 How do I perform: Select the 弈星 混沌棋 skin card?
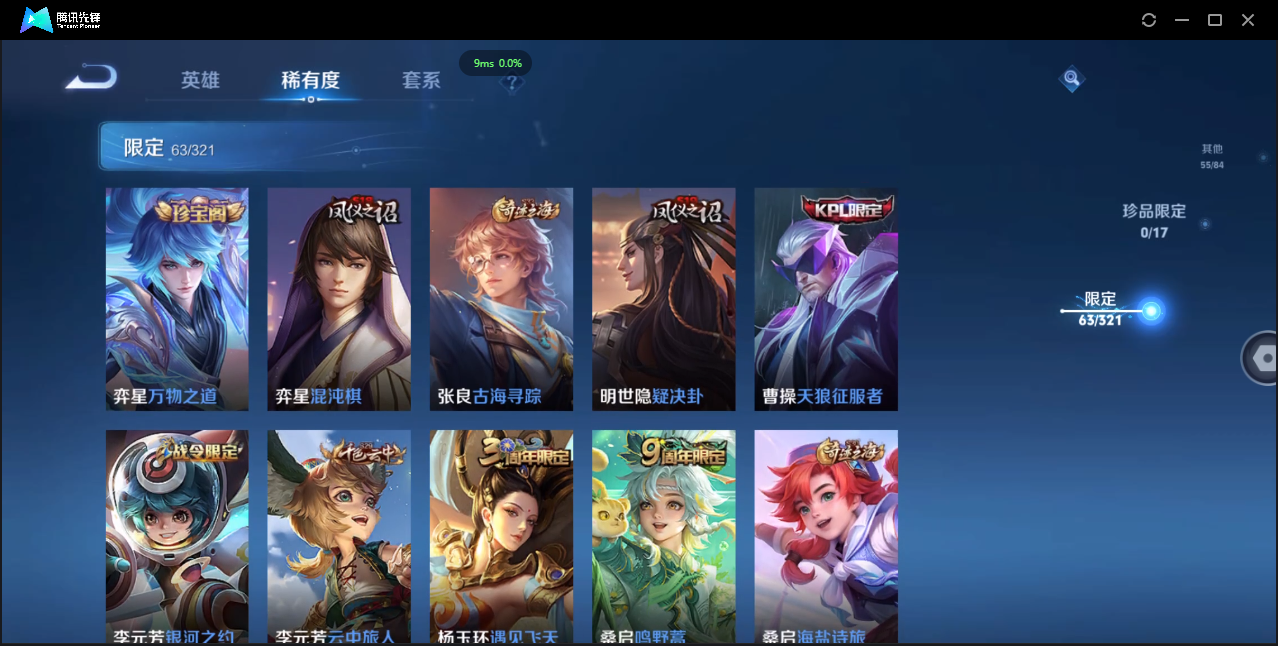(x=339, y=299)
